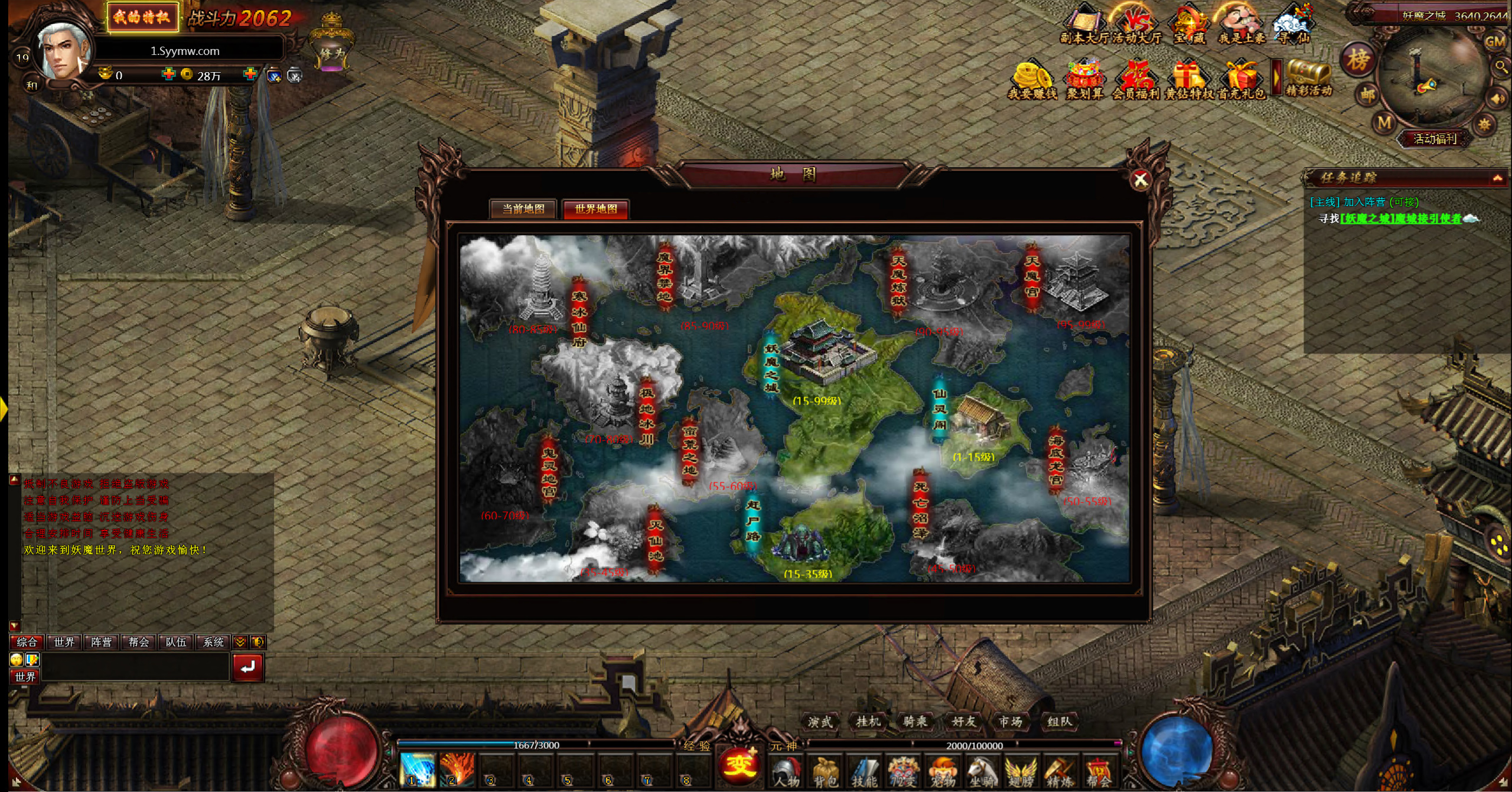
Task: Open the 好友 friends list
Action: tap(963, 721)
